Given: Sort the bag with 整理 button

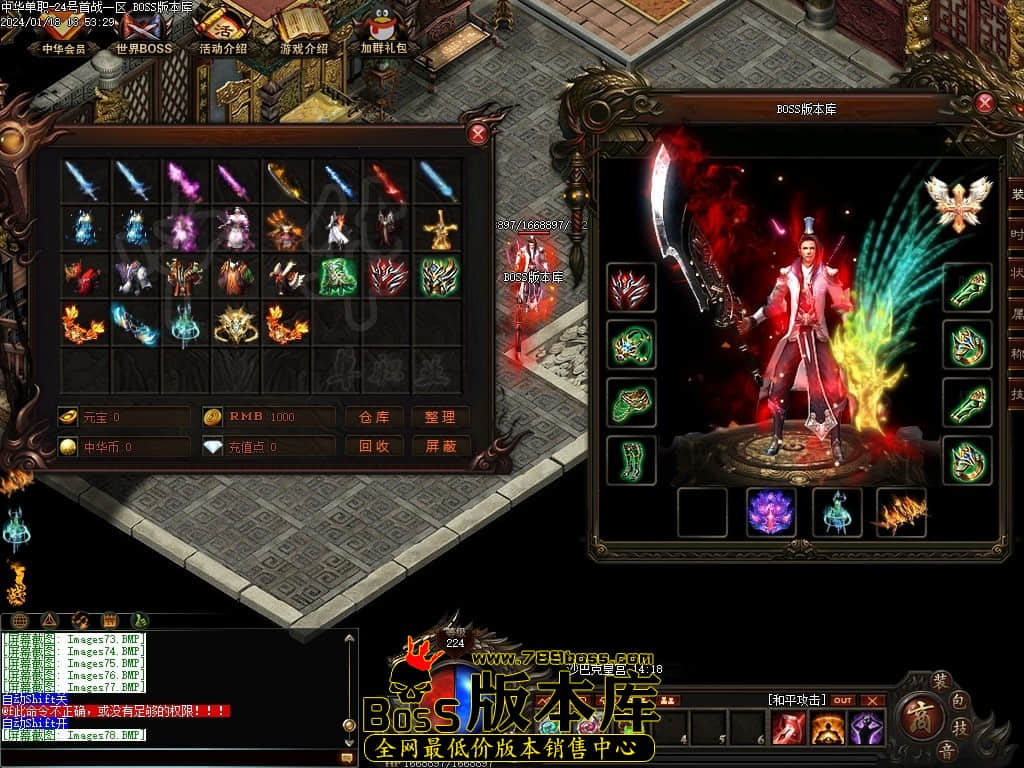Looking at the screenshot, I should point(440,417).
